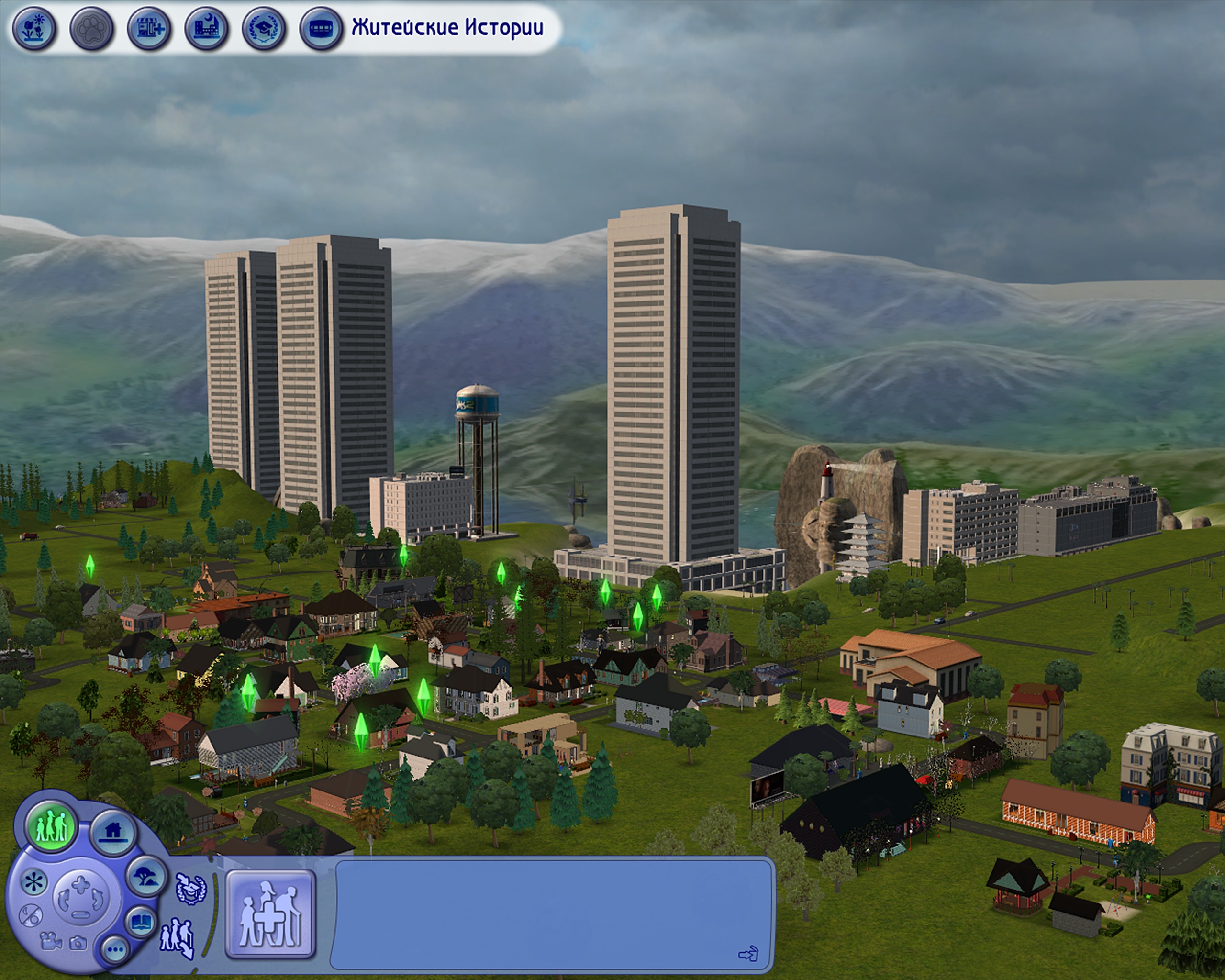Open the Decorations tree button
Screen dimensions: 1225x980
point(145,877)
